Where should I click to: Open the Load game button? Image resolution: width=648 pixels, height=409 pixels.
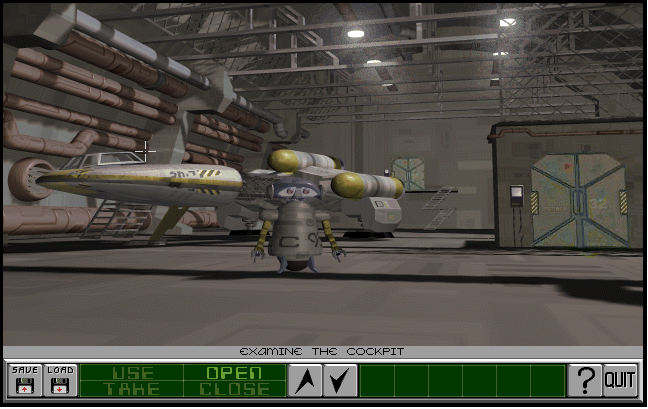[x=60, y=380]
